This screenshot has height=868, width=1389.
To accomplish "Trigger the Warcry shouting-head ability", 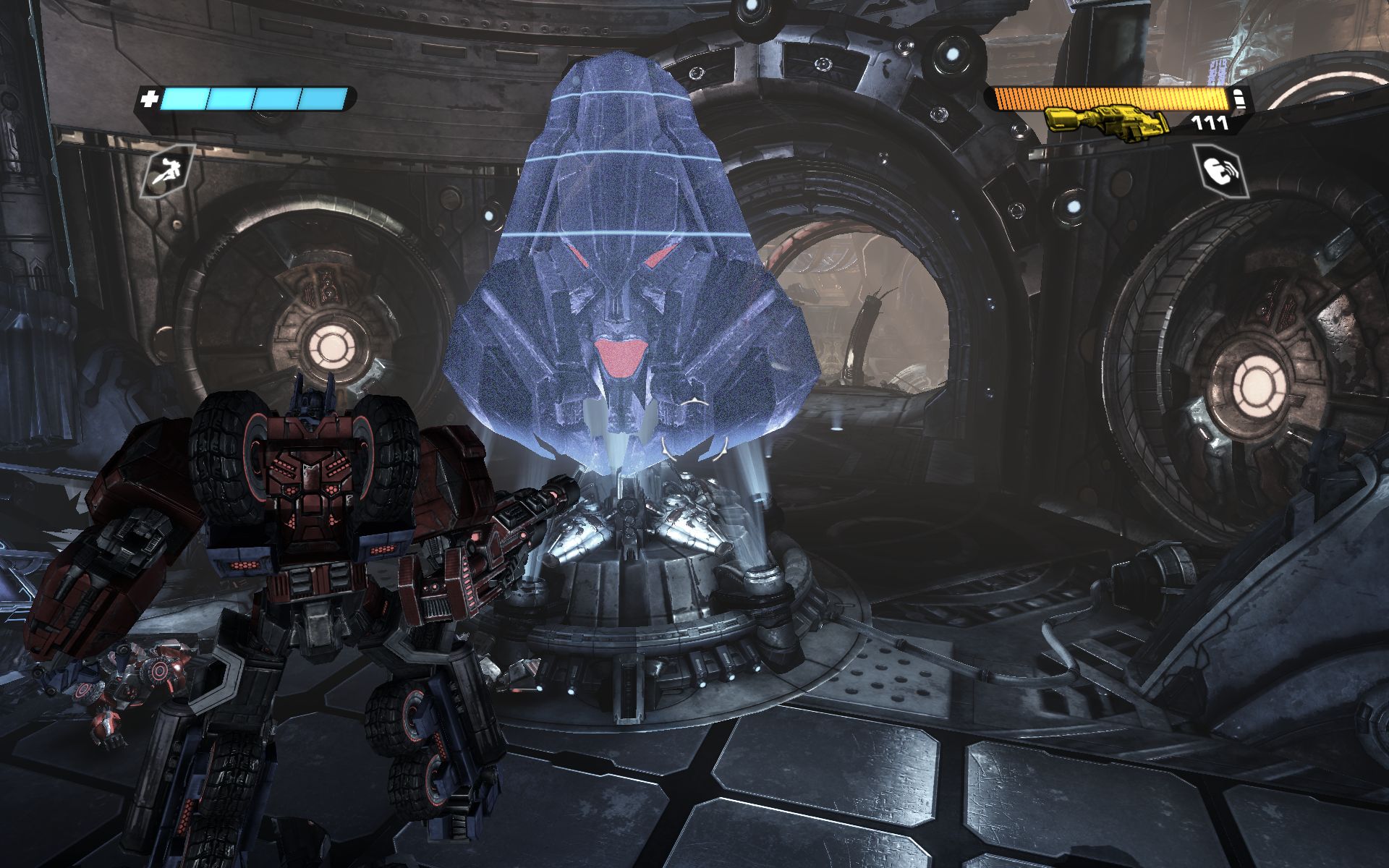I will [x=1220, y=170].
